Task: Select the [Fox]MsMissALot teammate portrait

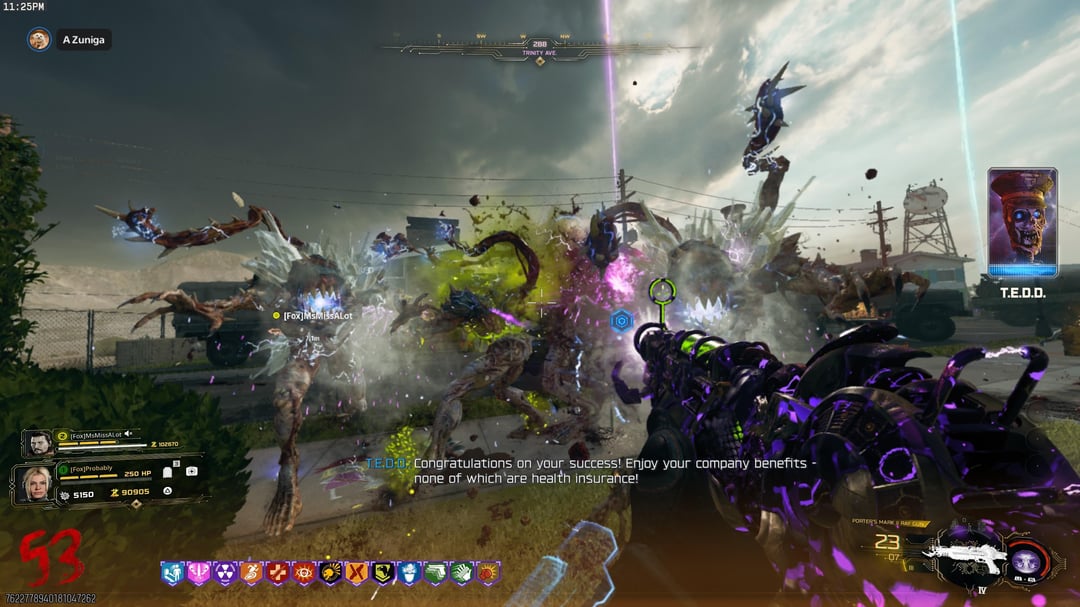Action: pyautogui.click(x=37, y=443)
